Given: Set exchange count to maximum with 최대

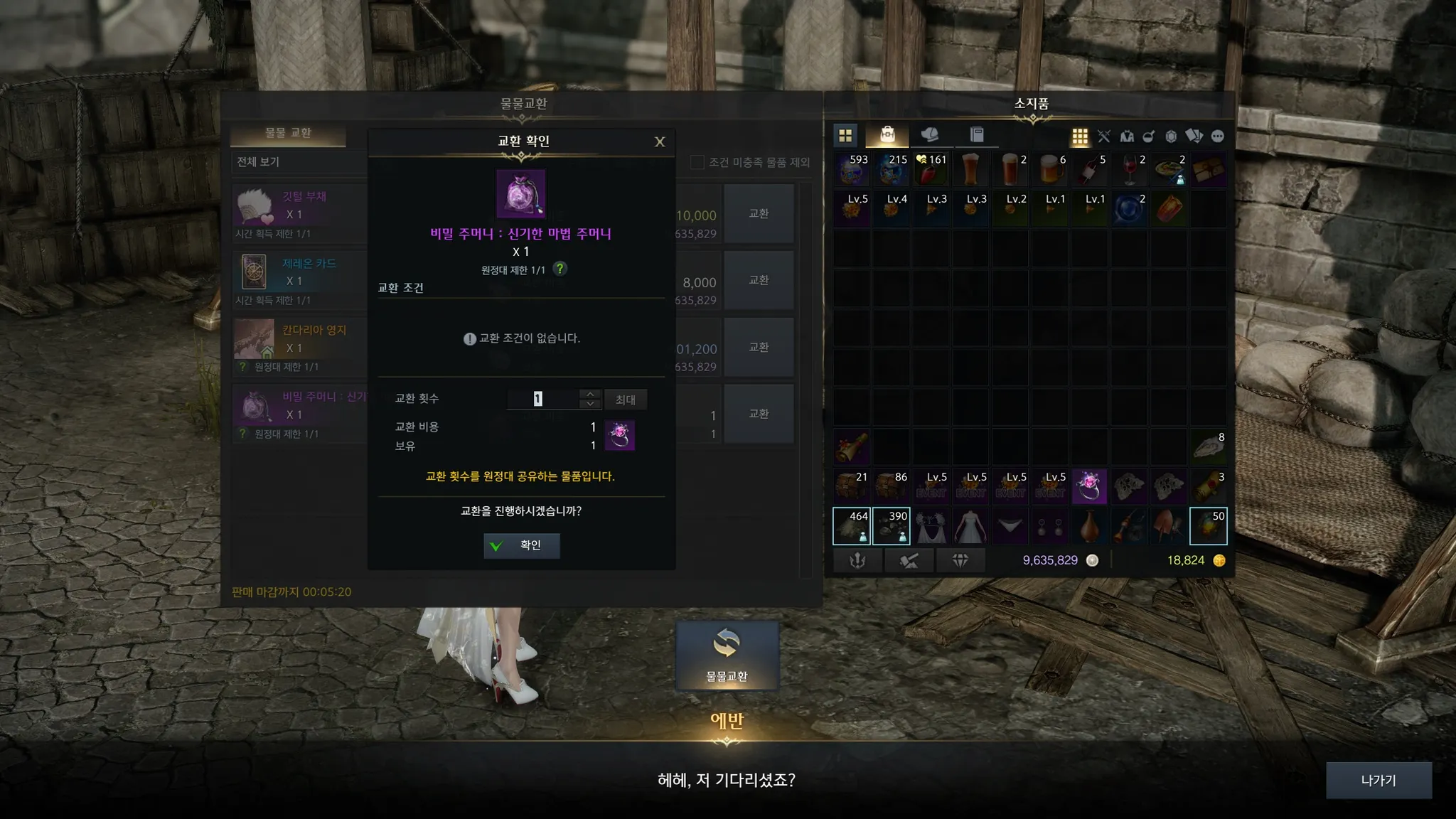Looking at the screenshot, I should [x=626, y=400].
